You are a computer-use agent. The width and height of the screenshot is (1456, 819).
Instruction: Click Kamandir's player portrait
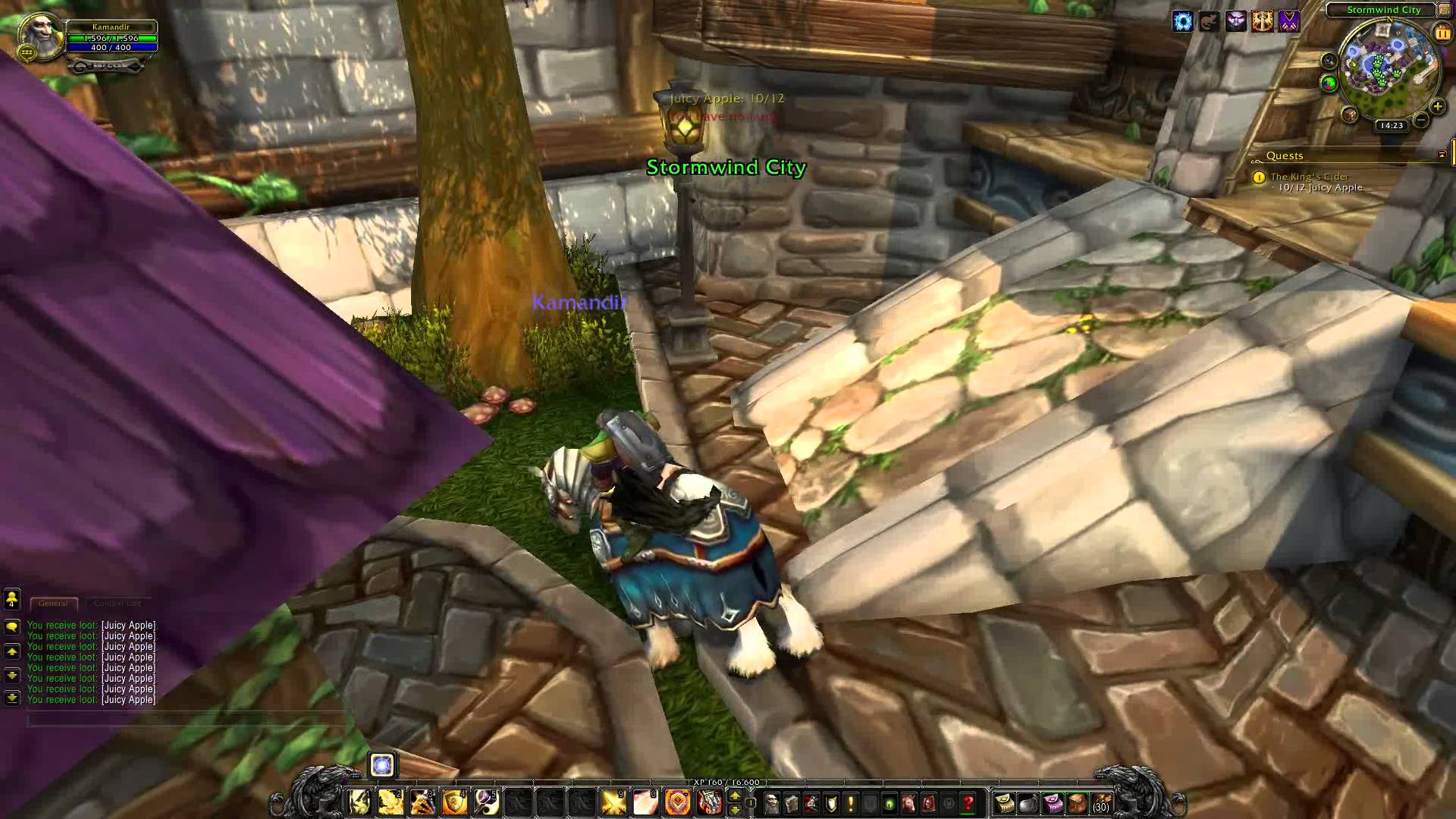coord(39,34)
